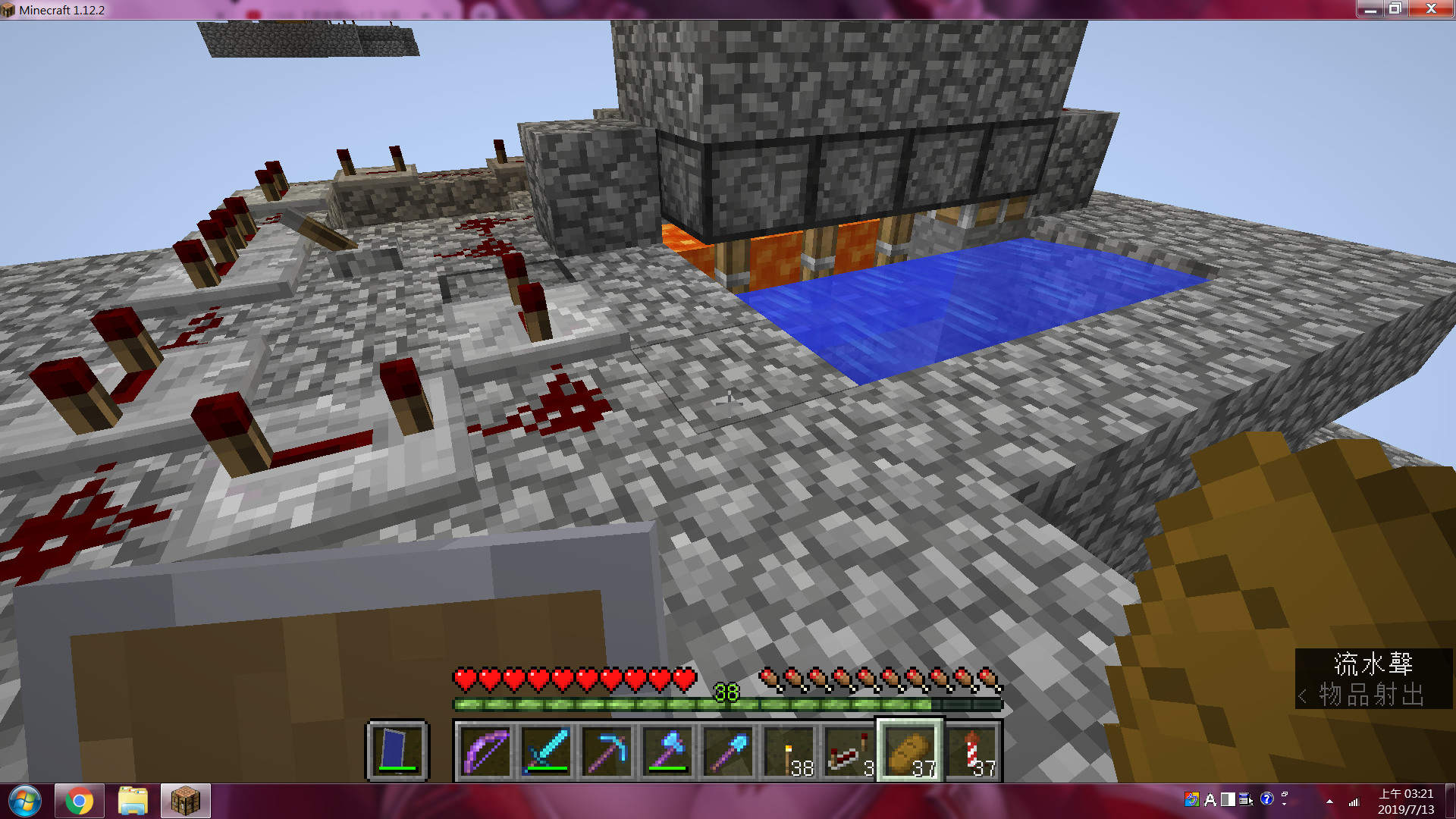Click the selected potato stack in the hotbar
This screenshot has height=819, width=1456.
(910, 751)
